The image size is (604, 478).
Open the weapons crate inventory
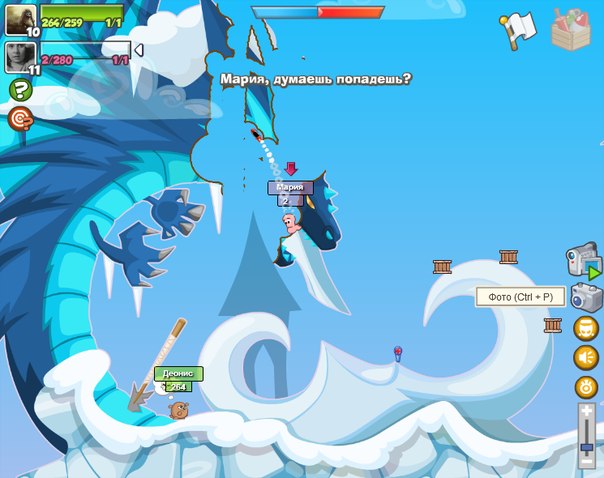coord(572,28)
